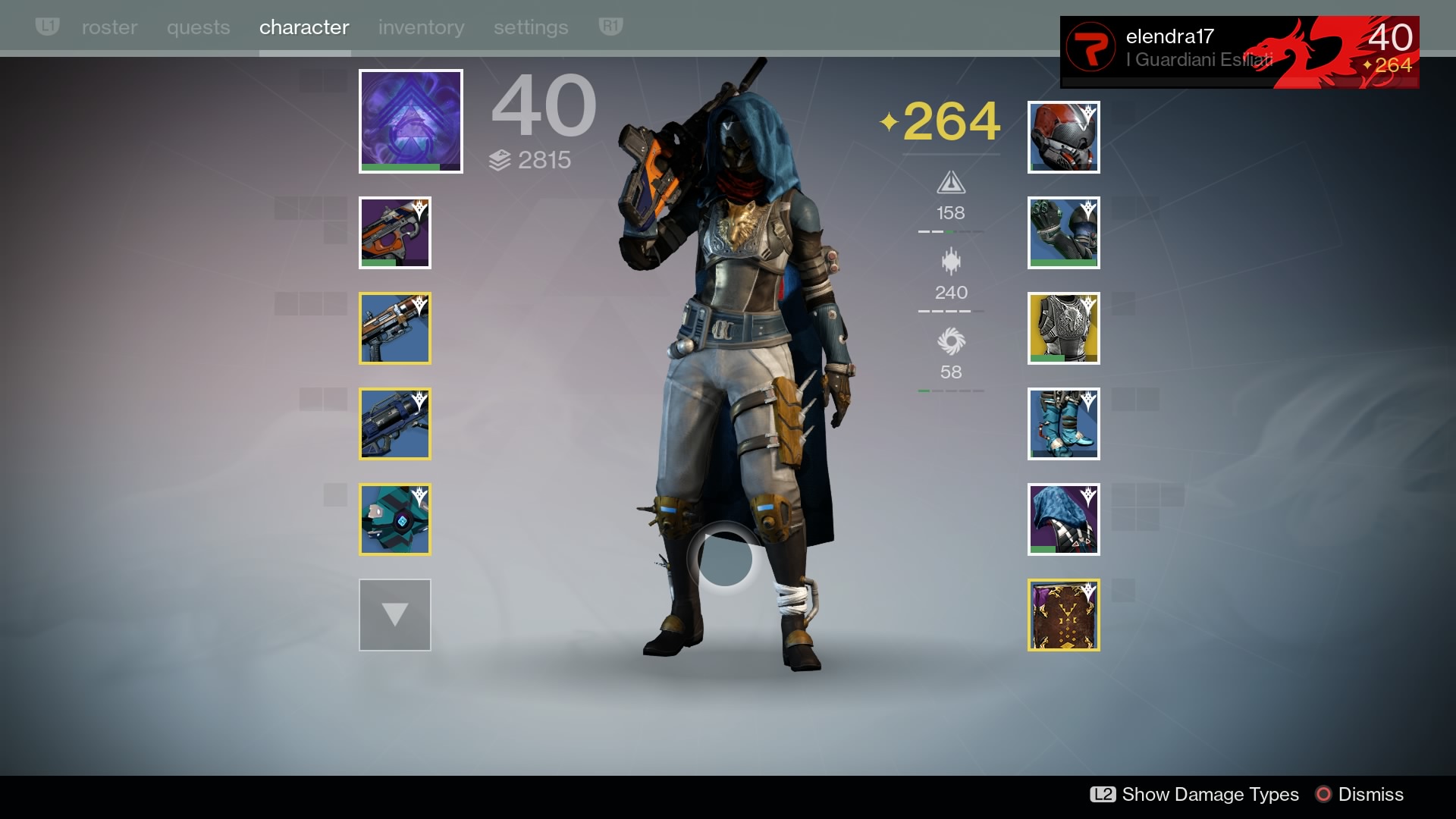This screenshot has width=1456, height=819.
Task: Switch to the roster tab
Action: click(x=109, y=27)
